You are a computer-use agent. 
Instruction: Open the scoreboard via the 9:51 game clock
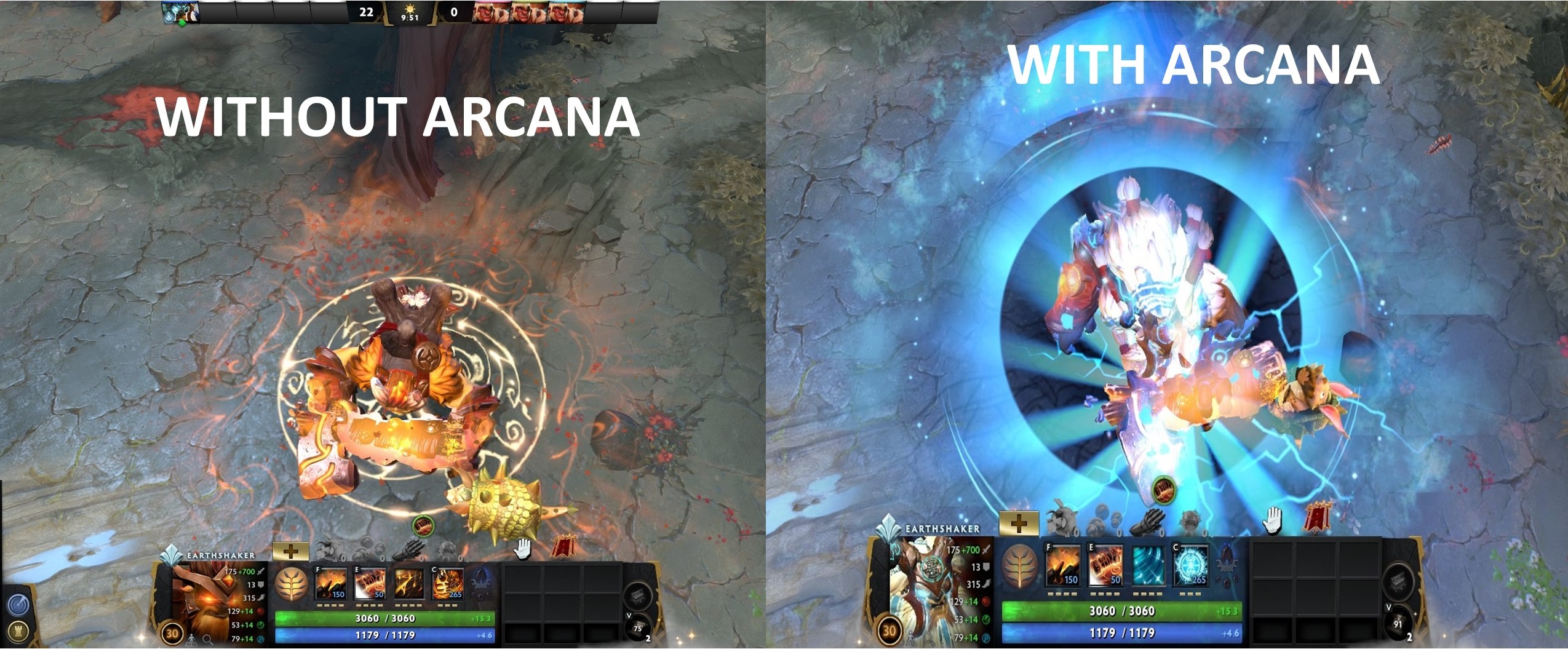point(410,18)
